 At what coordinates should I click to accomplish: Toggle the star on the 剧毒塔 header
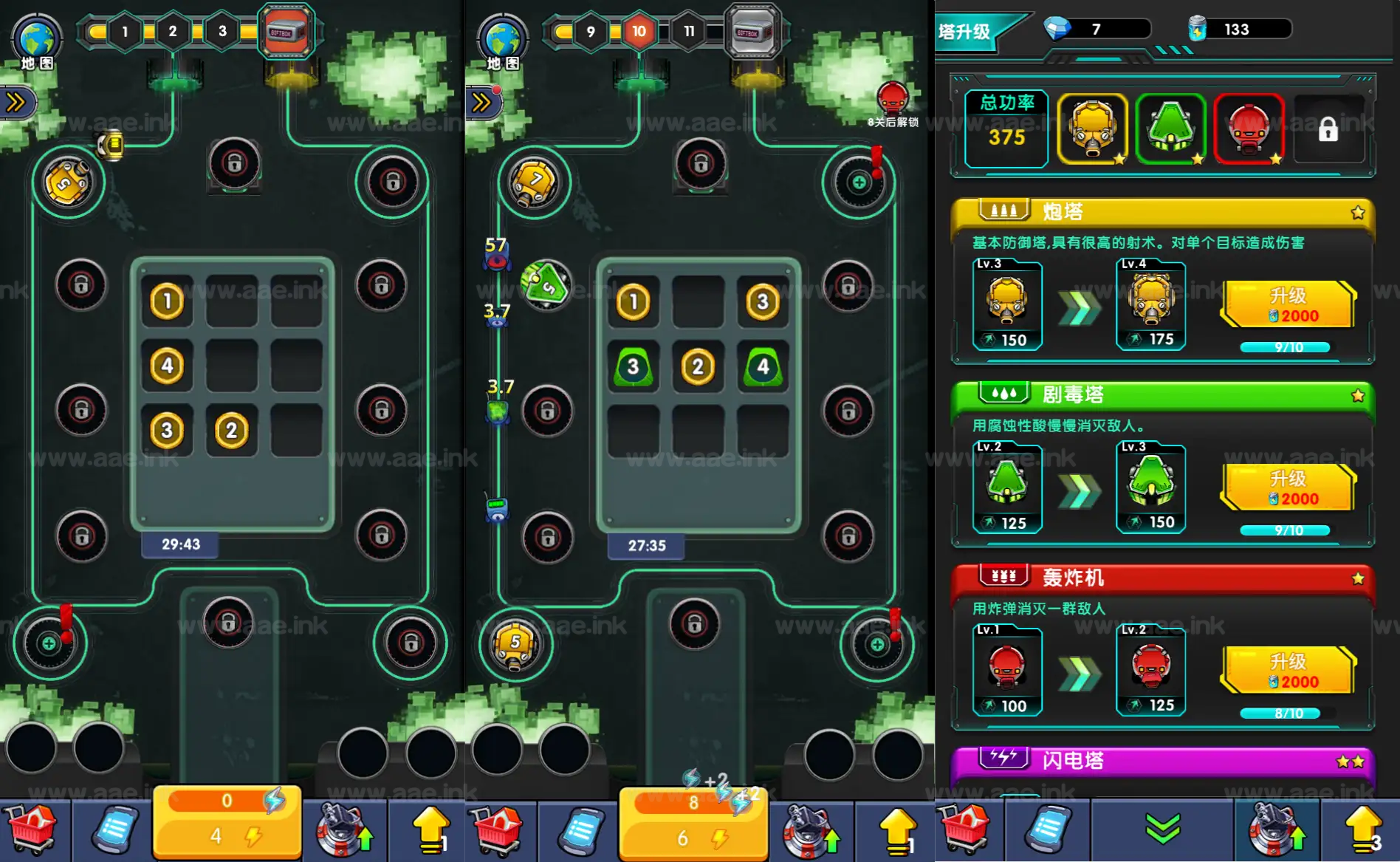click(1359, 394)
